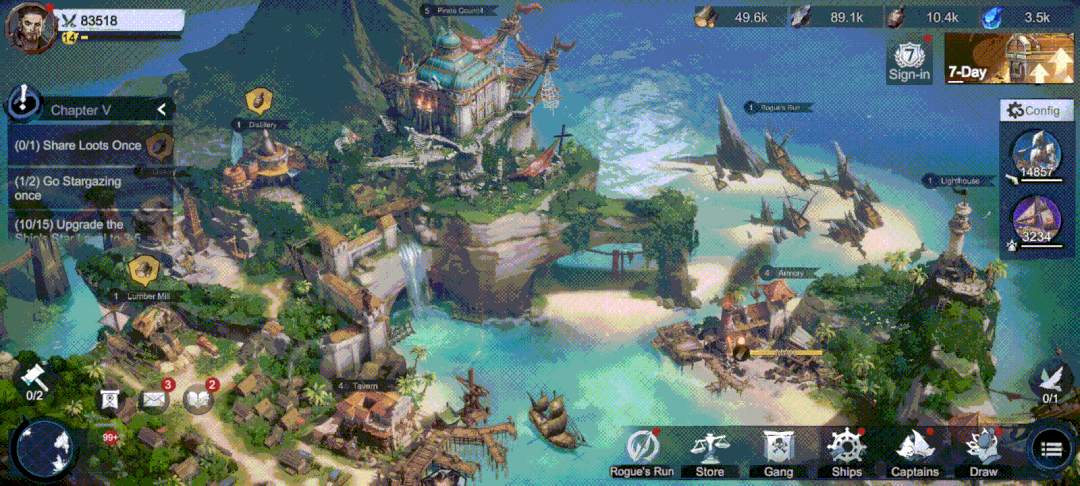This screenshot has height=486, width=1080.
Task: Open the 7-Day event banner
Action: pos(1007,59)
